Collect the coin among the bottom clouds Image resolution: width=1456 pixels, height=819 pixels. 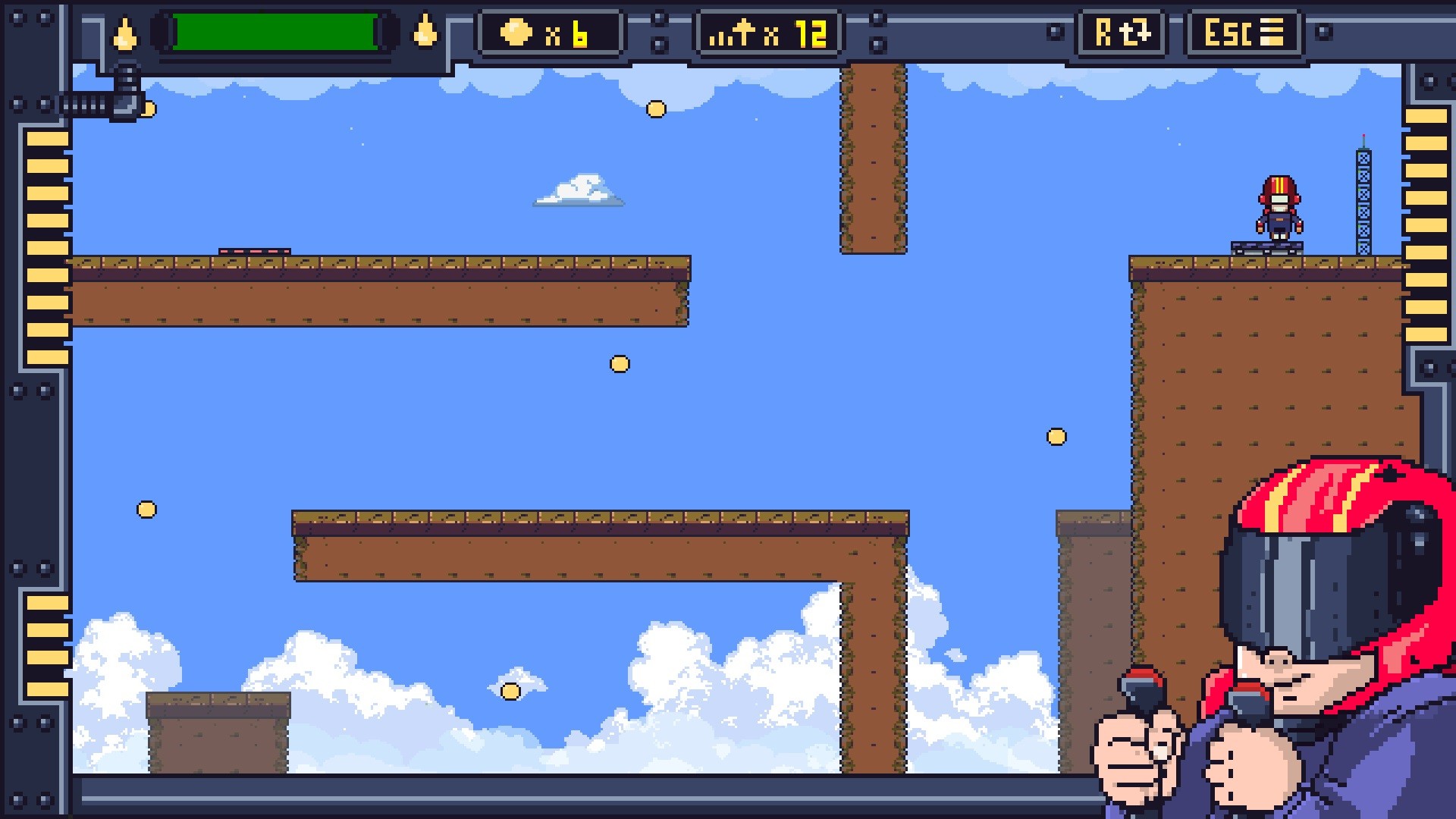point(510,692)
